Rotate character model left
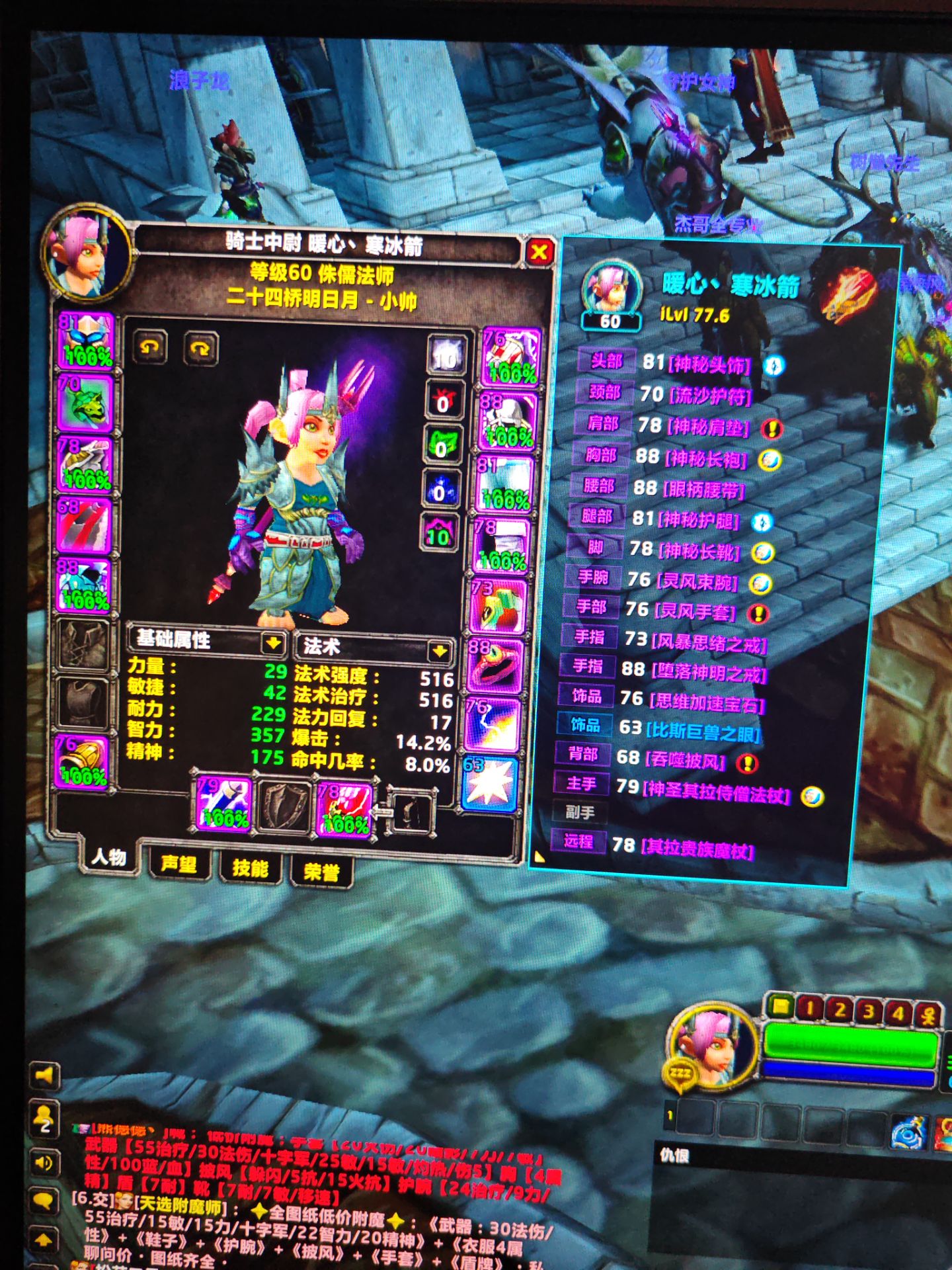This screenshot has height=1270, width=952. [150, 347]
